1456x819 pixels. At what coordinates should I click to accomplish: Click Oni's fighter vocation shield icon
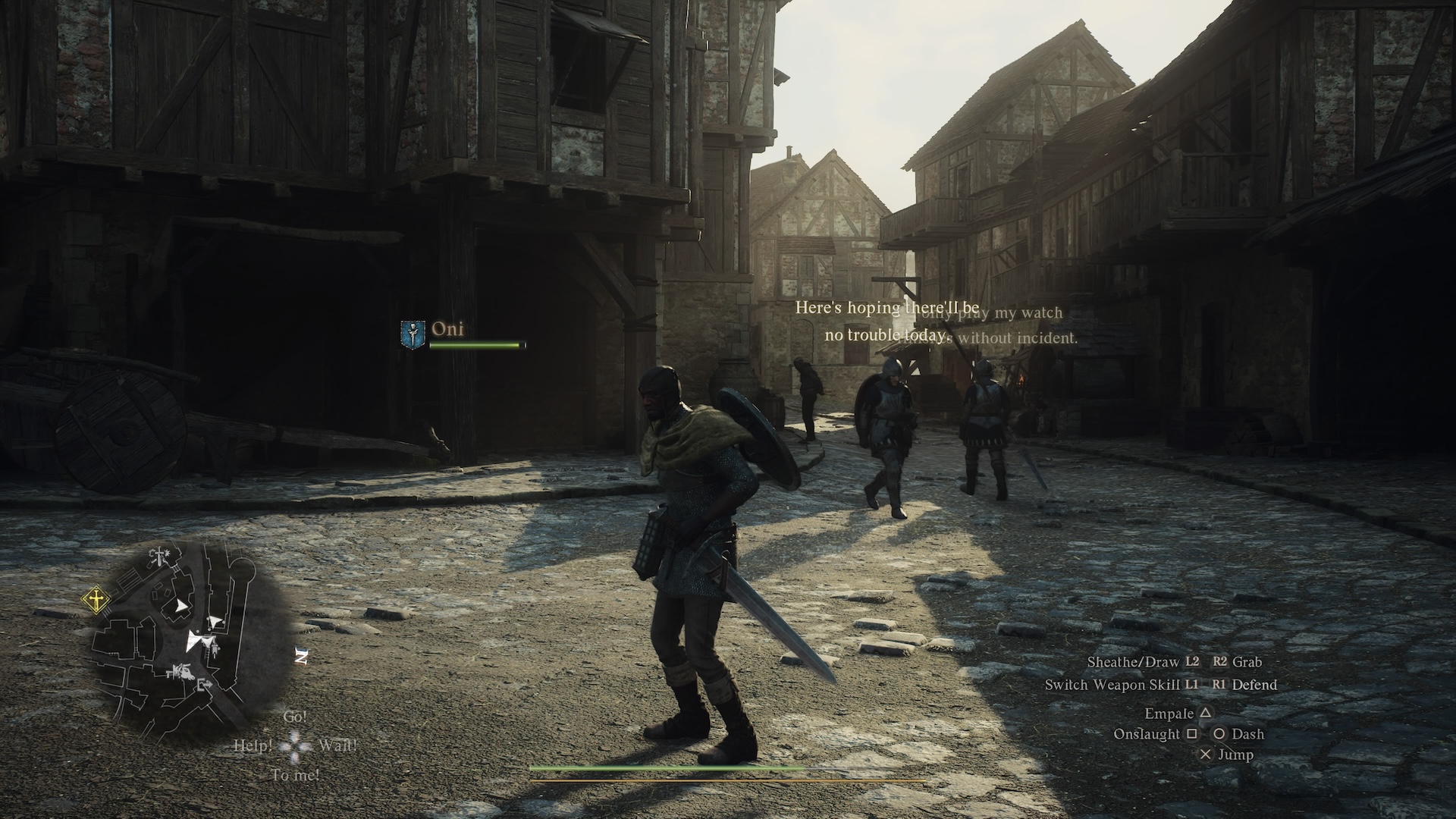410,334
